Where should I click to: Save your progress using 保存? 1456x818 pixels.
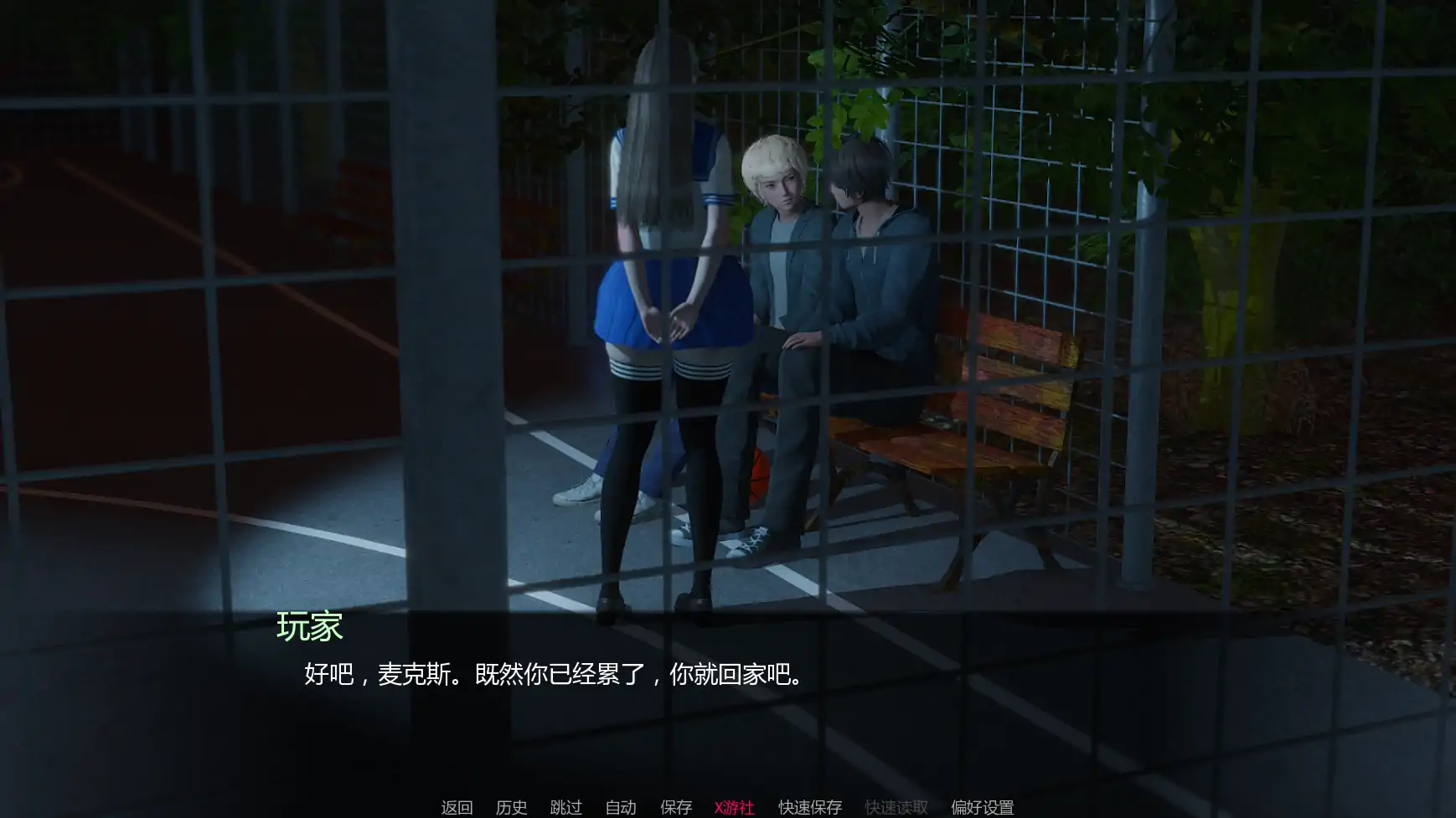pos(675,808)
